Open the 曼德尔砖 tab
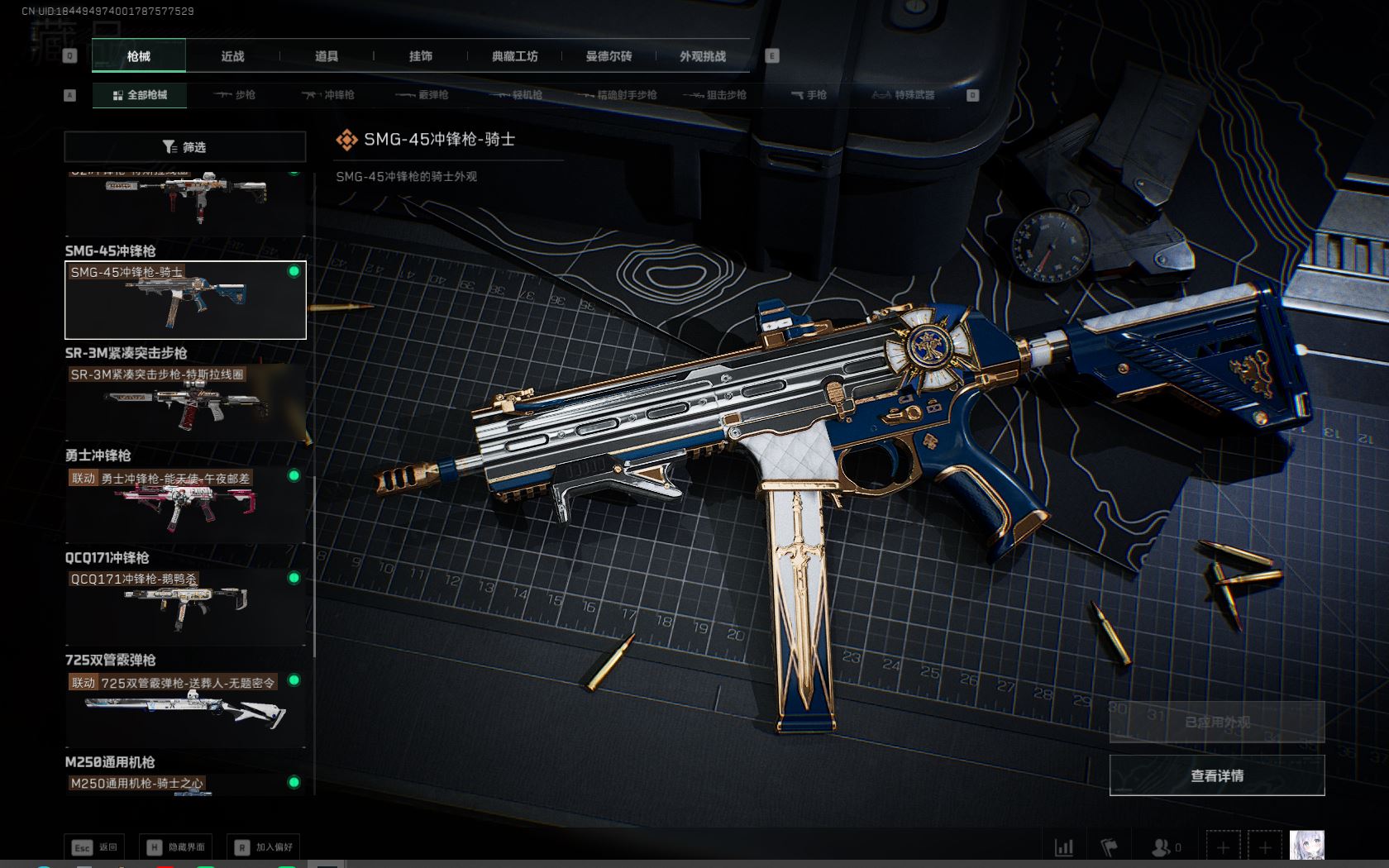1389x868 pixels. click(609, 56)
